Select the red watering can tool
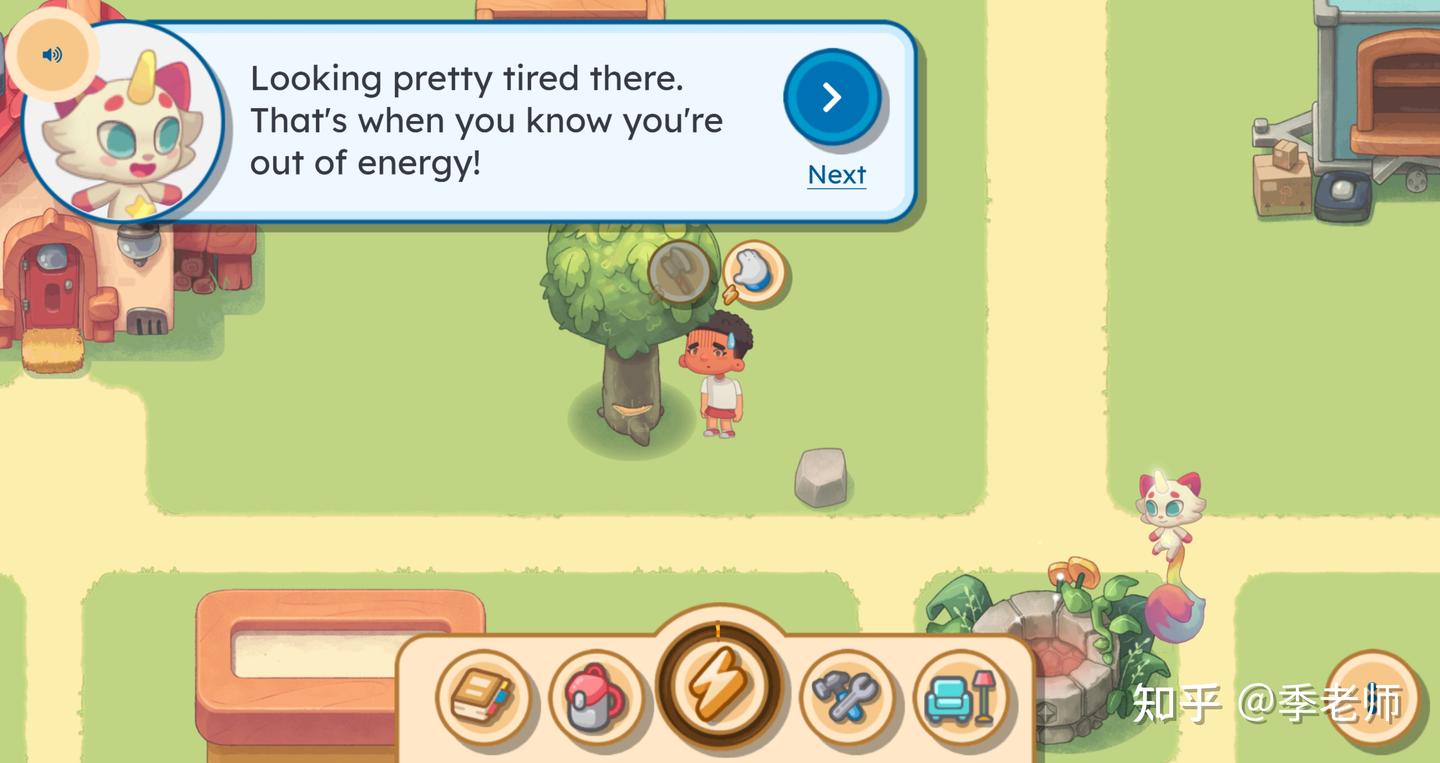 pyautogui.click(x=594, y=697)
